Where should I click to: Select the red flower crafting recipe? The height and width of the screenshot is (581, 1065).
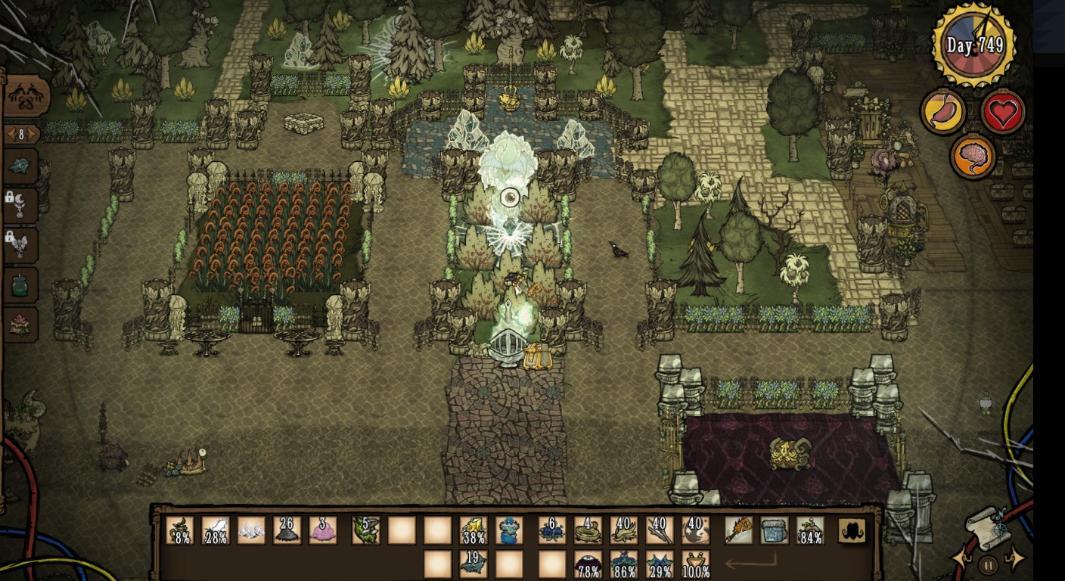pyautogui.click(x=21, y=324)
